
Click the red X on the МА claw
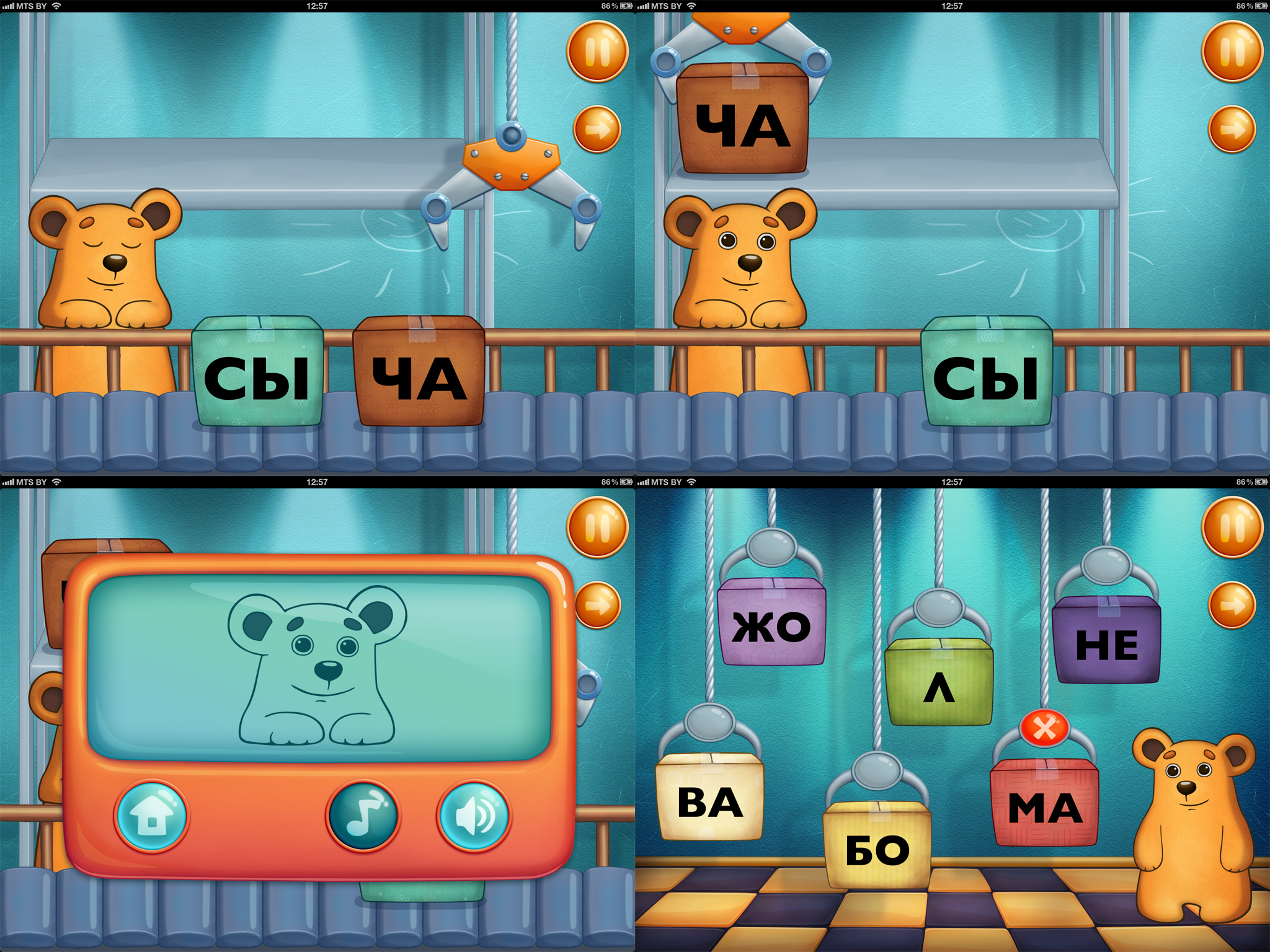[x=1045, y=728]
